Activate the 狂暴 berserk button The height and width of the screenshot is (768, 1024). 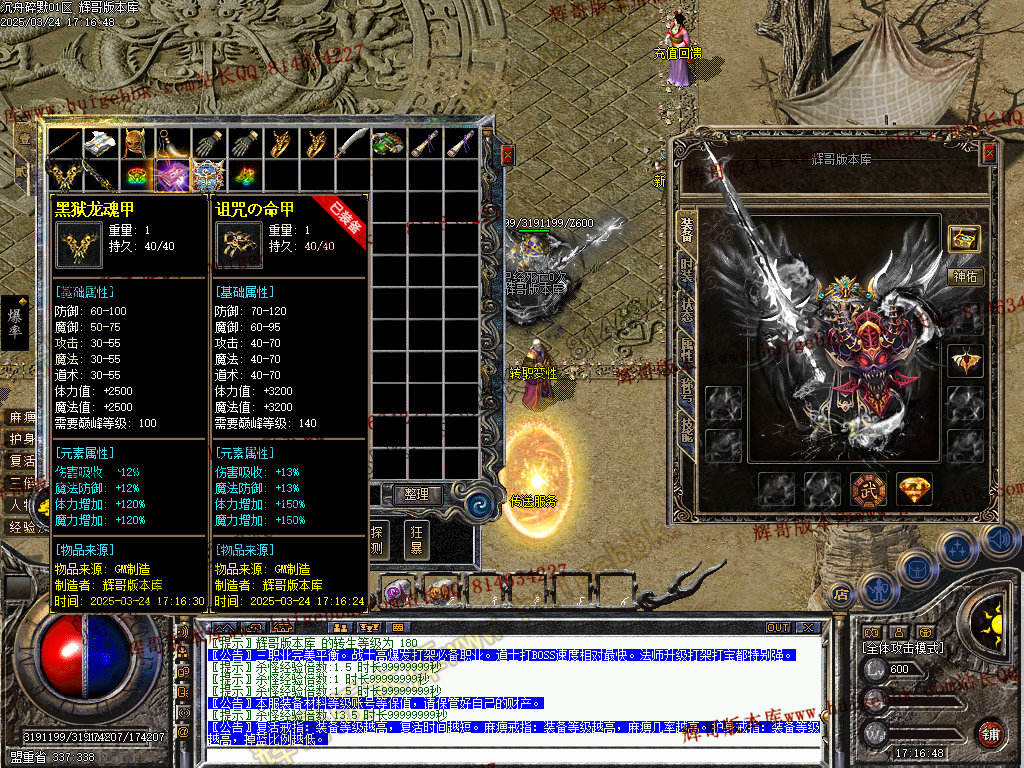click(415, 537)
